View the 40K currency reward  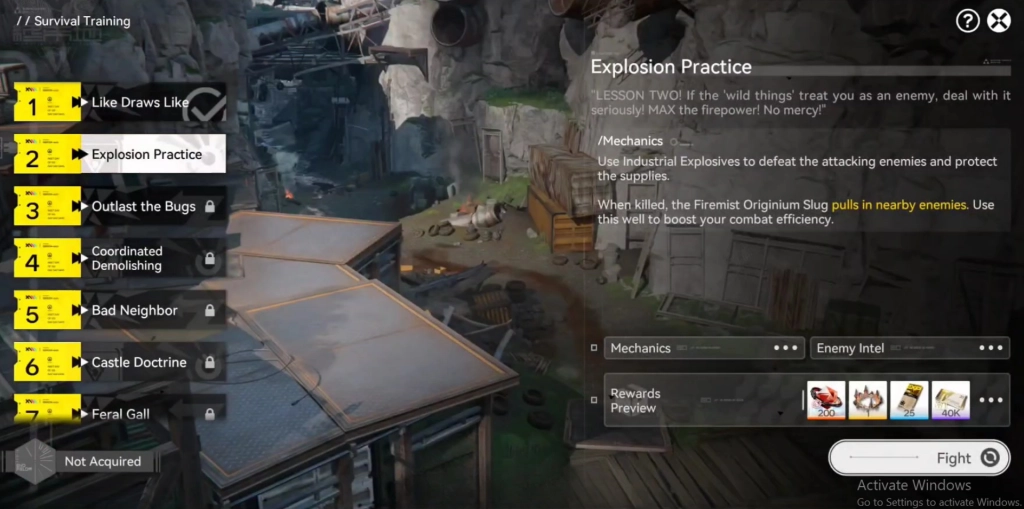click(x=950, y=400)
